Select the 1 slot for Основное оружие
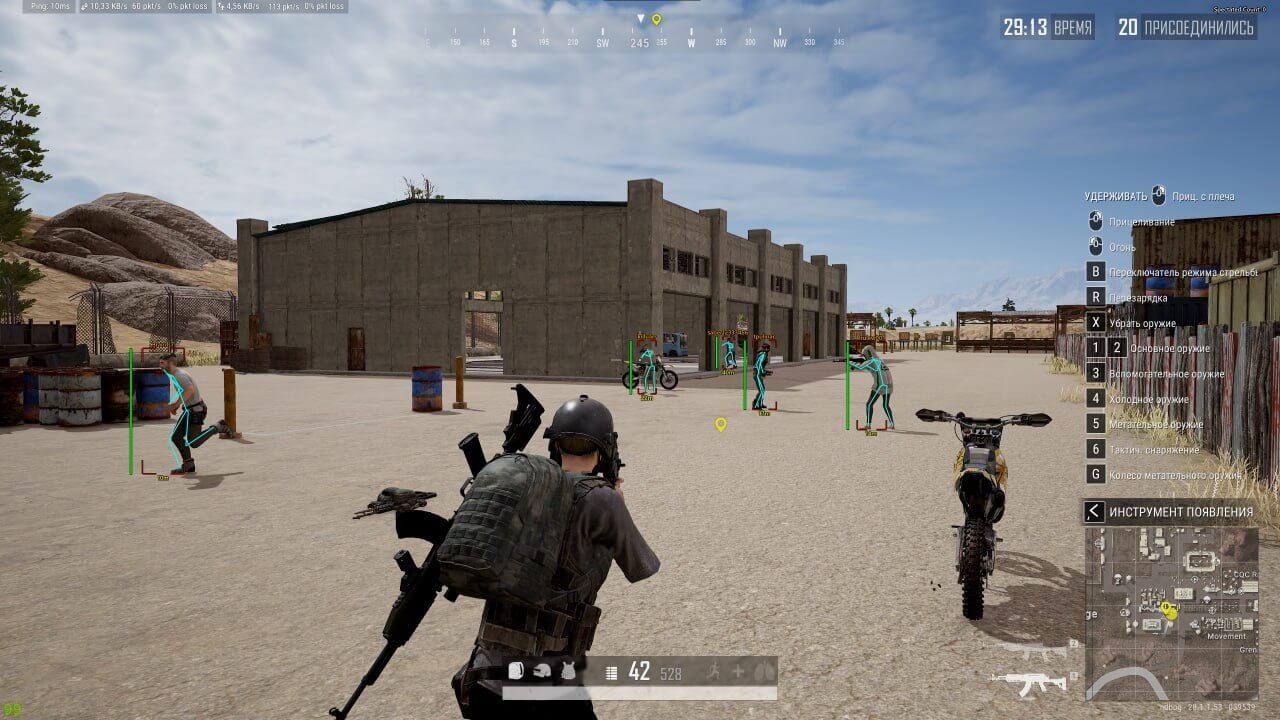The height and width of the screenshot is (720, 1280). [x=1095, y=346]
